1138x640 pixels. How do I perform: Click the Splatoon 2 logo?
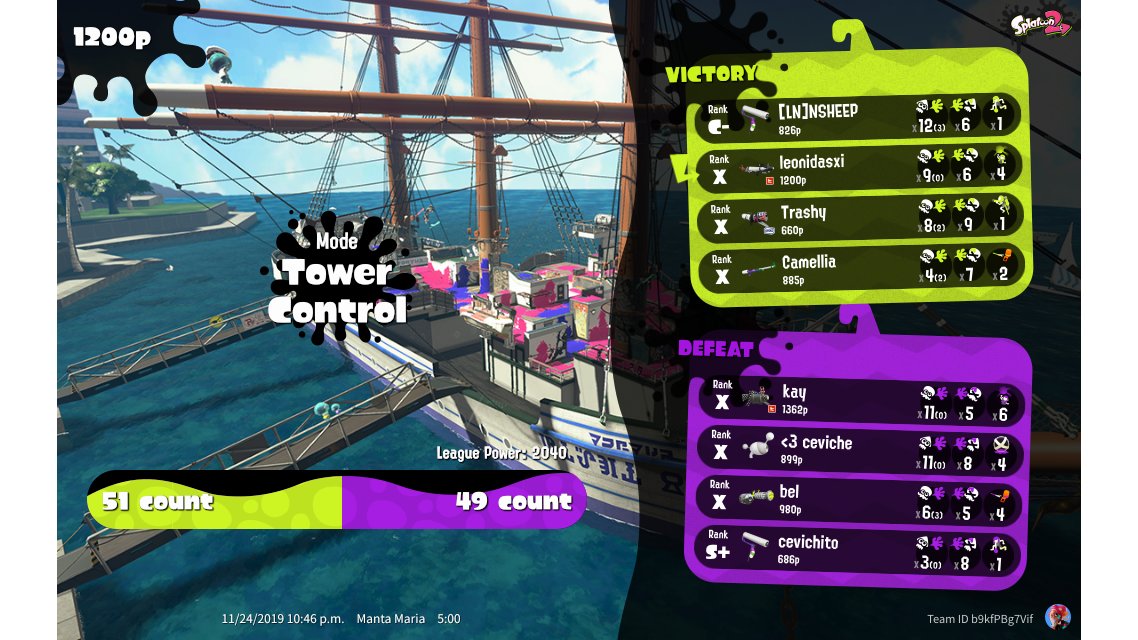pyautogui.click(x=1040, y=25)
